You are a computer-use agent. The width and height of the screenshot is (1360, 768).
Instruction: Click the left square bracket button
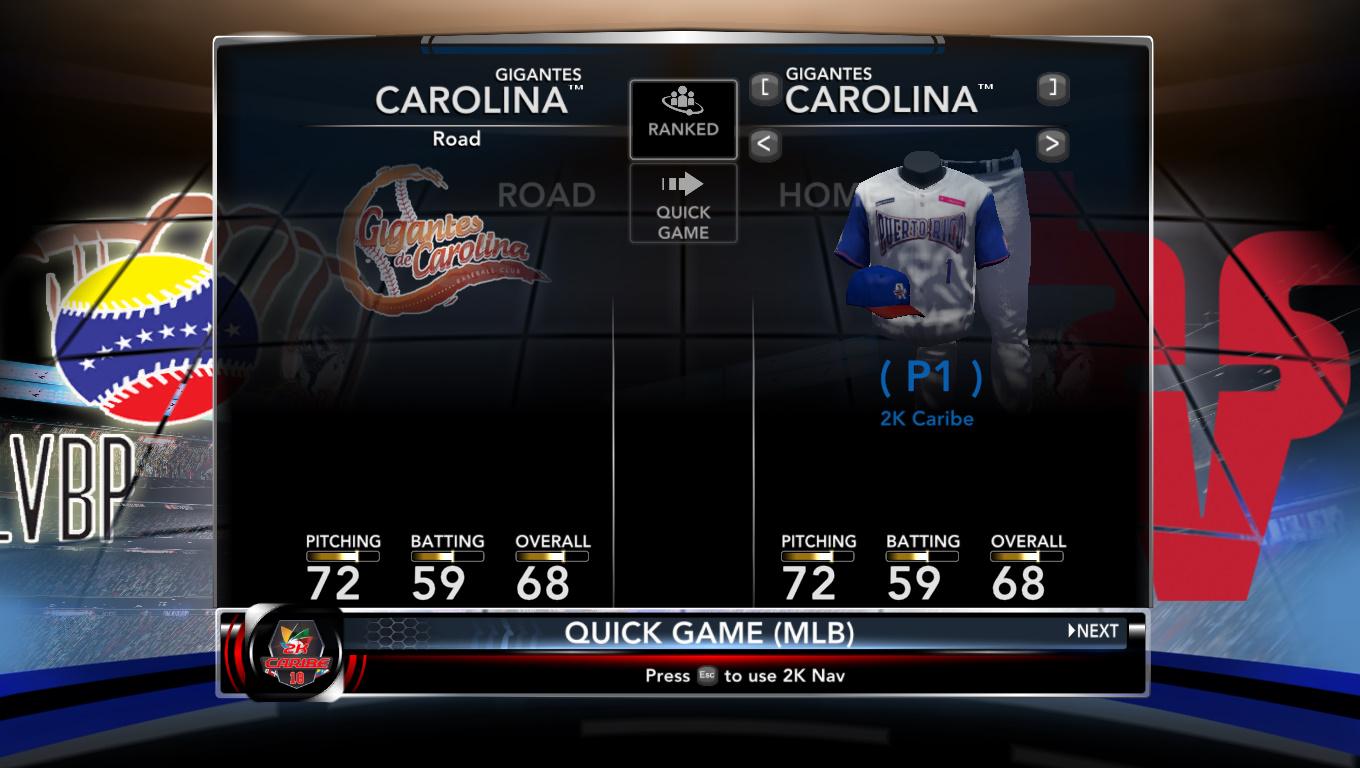[765, 88]
